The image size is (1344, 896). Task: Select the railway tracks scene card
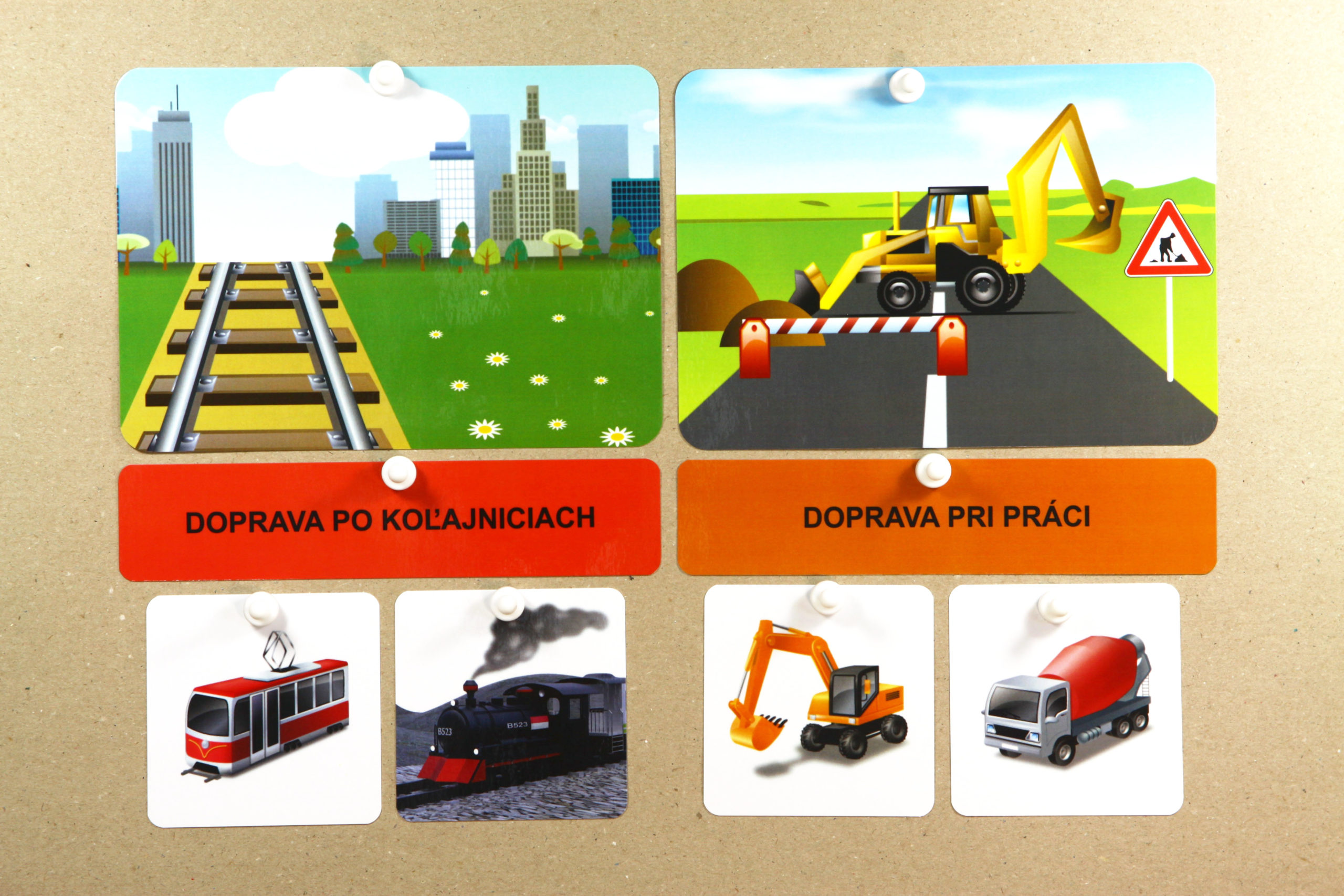(x=388, y=258)
